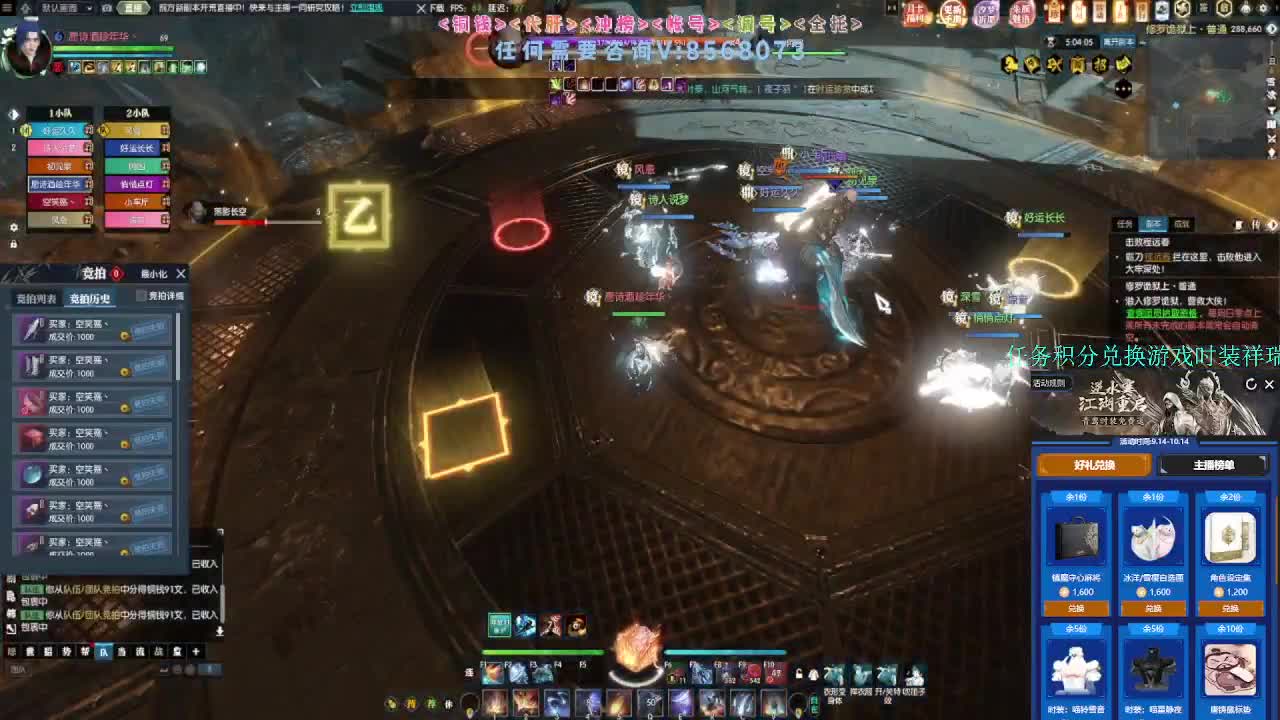Open team settings via the gear icon beside squad panel
The image size is (1280, 720).
click(x=14, y=227)
